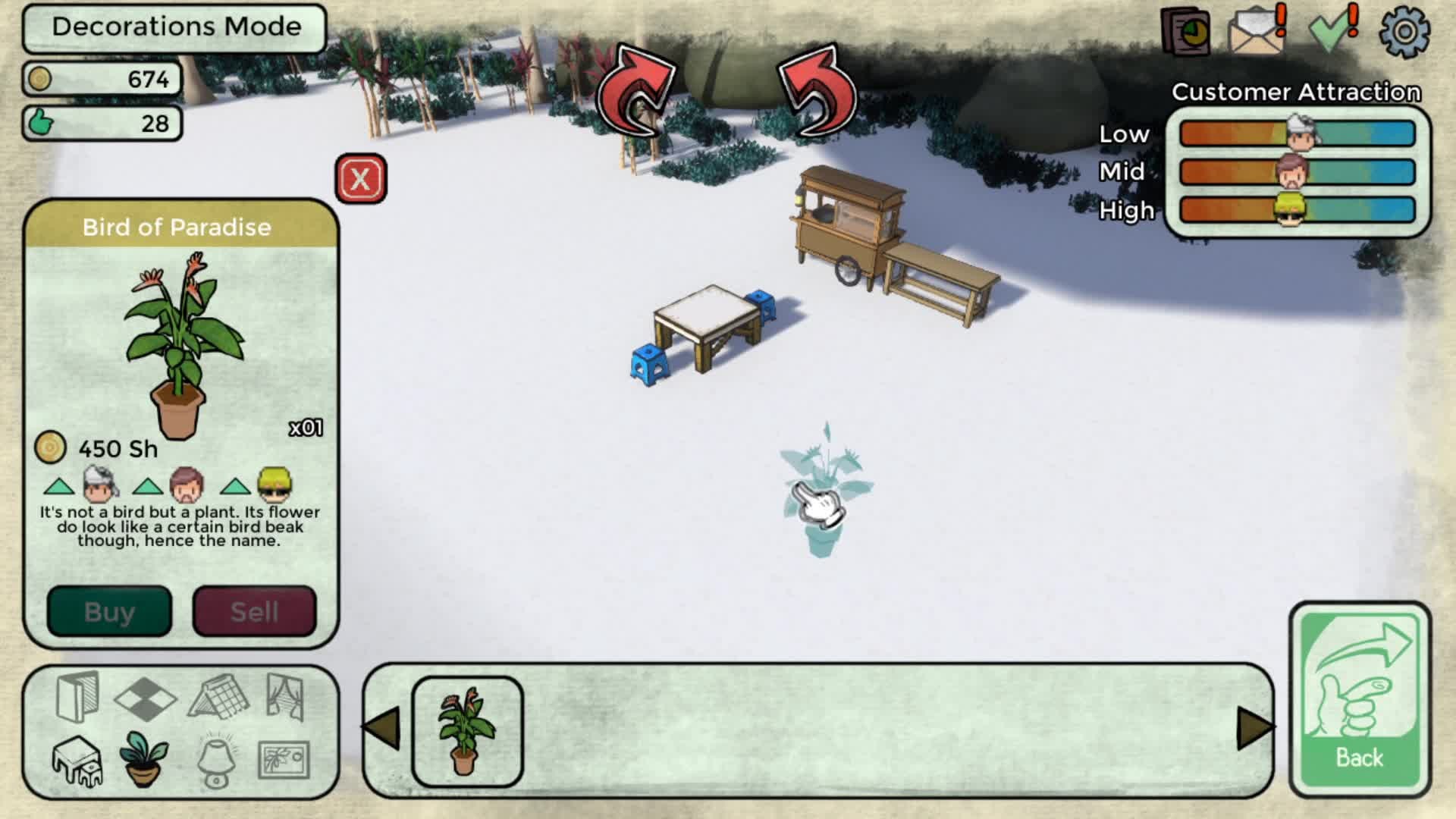The height and width of the screenshot is (819, 1456).
Task: Choose the Bird of Paradise thumbnail in item list
Action: pyautogui.click(x=467, y=731)
